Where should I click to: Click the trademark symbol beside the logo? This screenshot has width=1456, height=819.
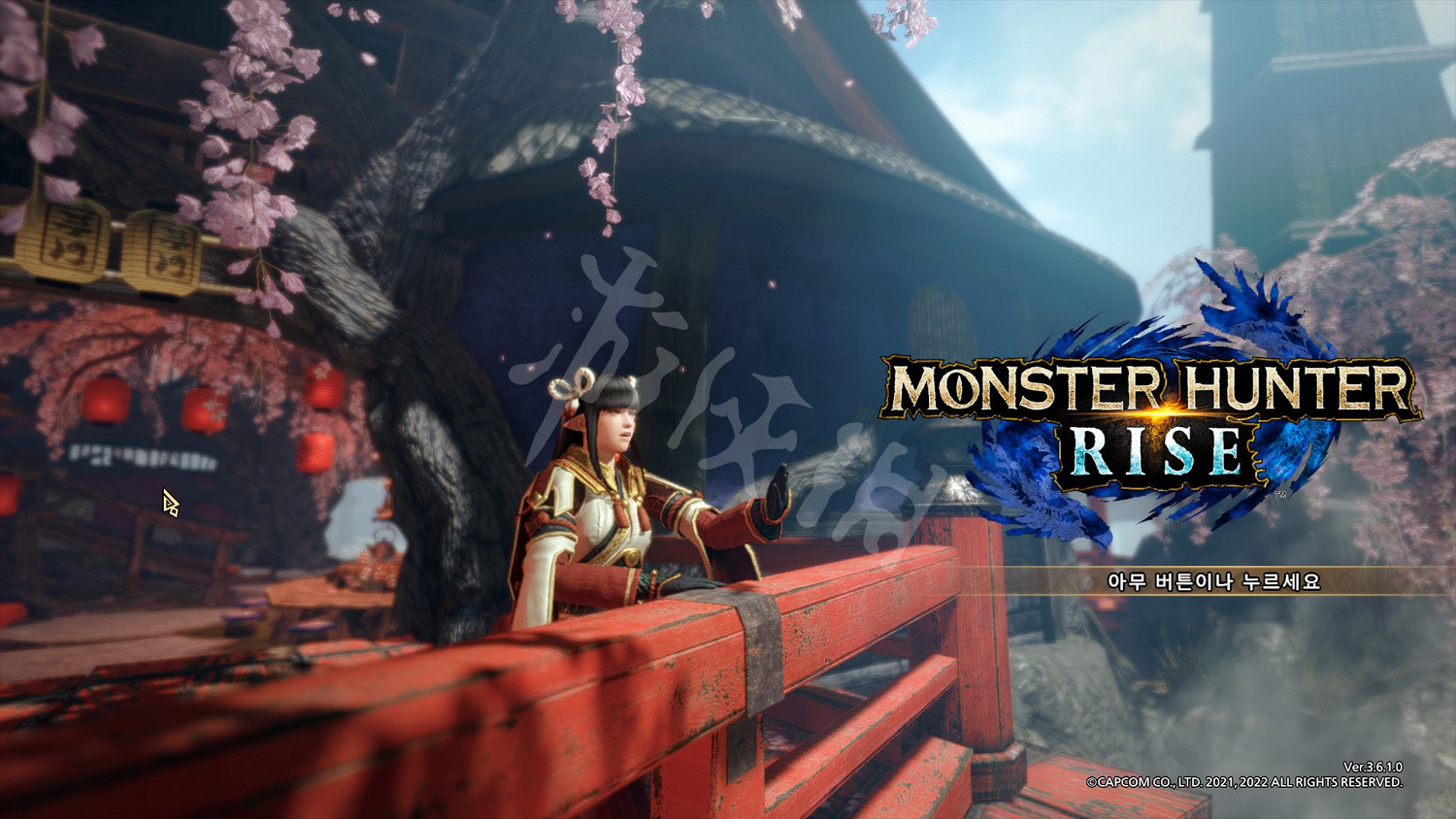1279,493
